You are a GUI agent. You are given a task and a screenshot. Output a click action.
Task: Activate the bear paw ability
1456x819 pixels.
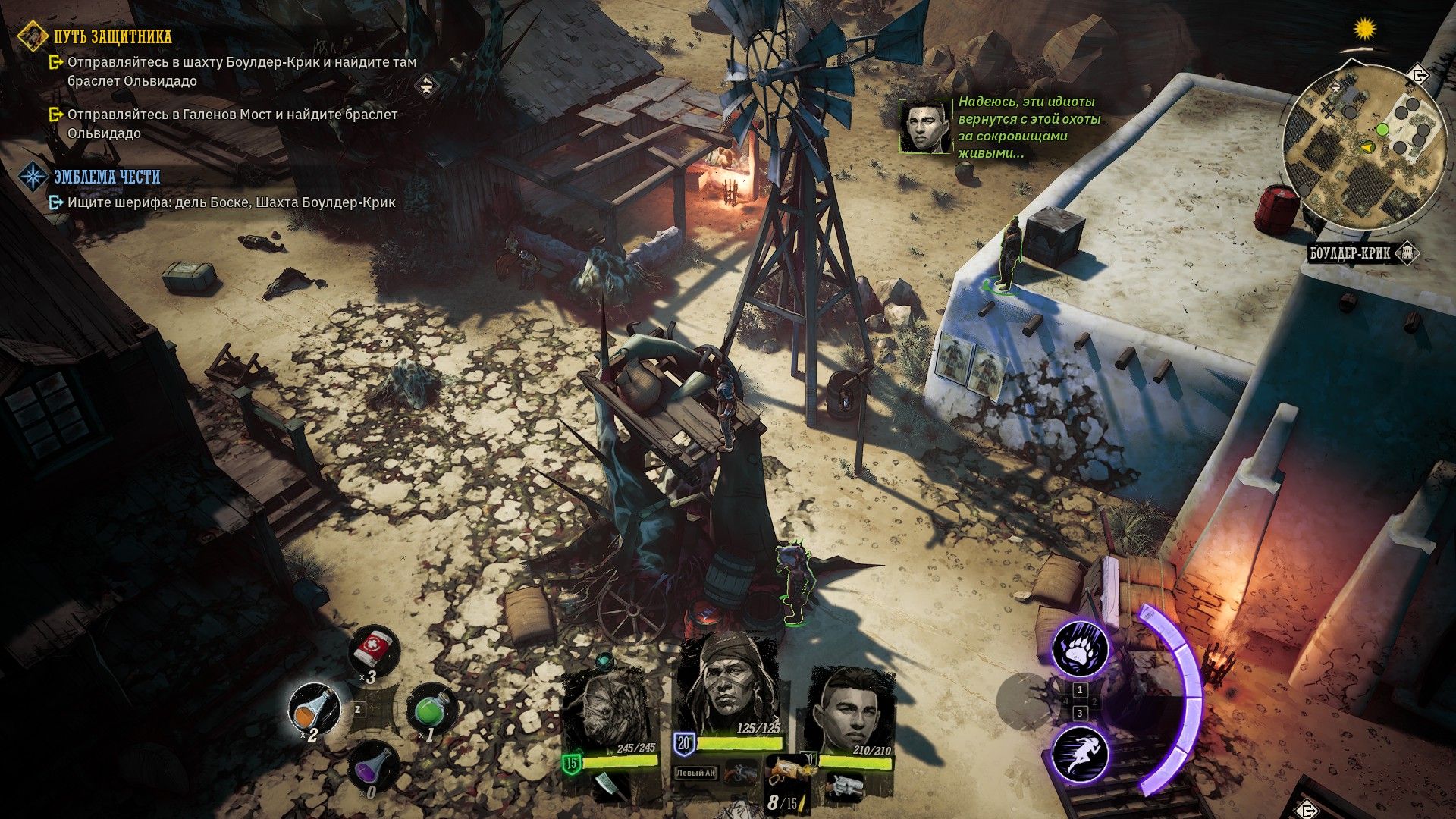(1080, 648)
